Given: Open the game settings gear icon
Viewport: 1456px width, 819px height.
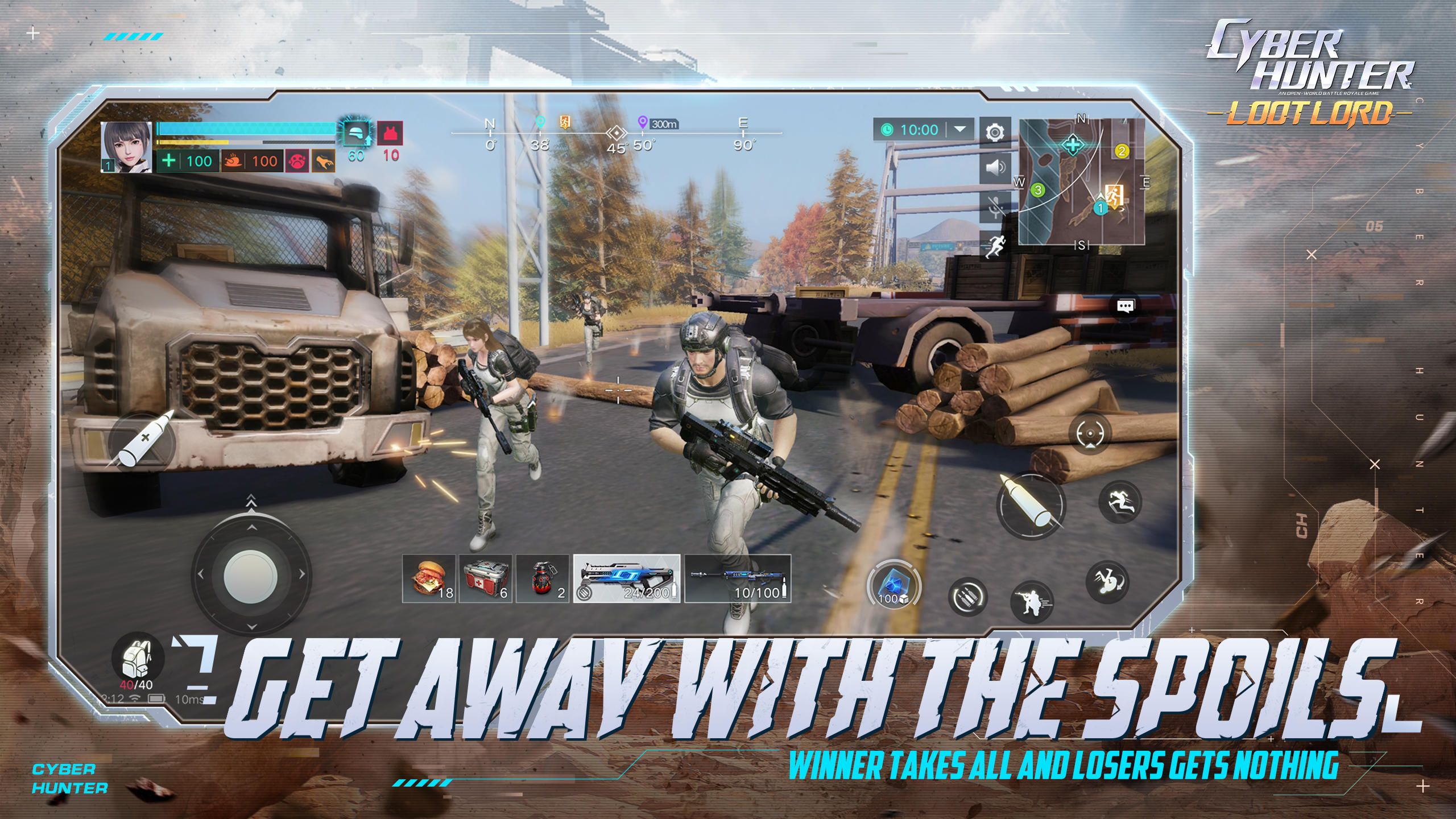Looking at the screenshot, I should [995, 132].
